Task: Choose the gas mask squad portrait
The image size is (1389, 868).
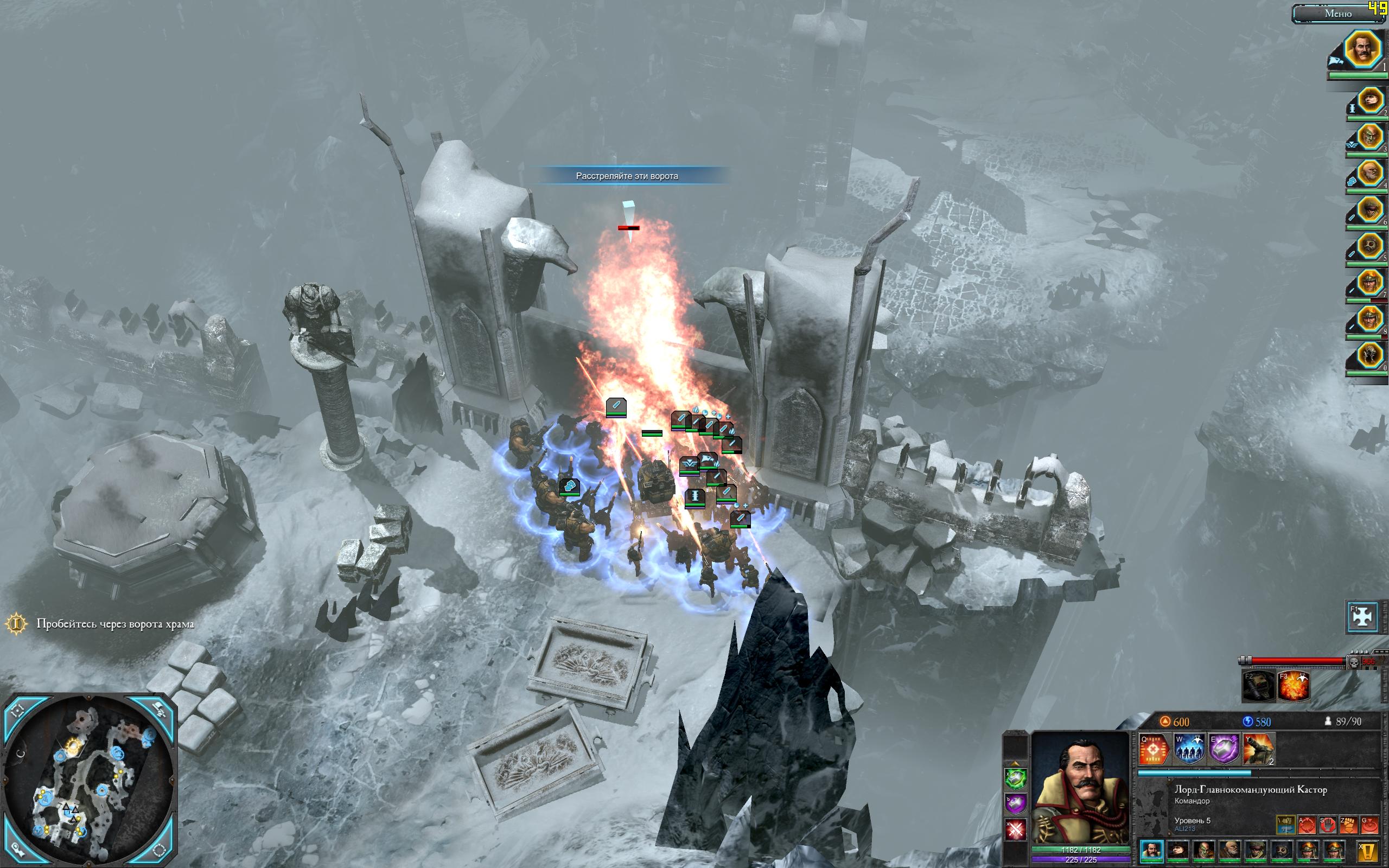Action: [1369, 247]
